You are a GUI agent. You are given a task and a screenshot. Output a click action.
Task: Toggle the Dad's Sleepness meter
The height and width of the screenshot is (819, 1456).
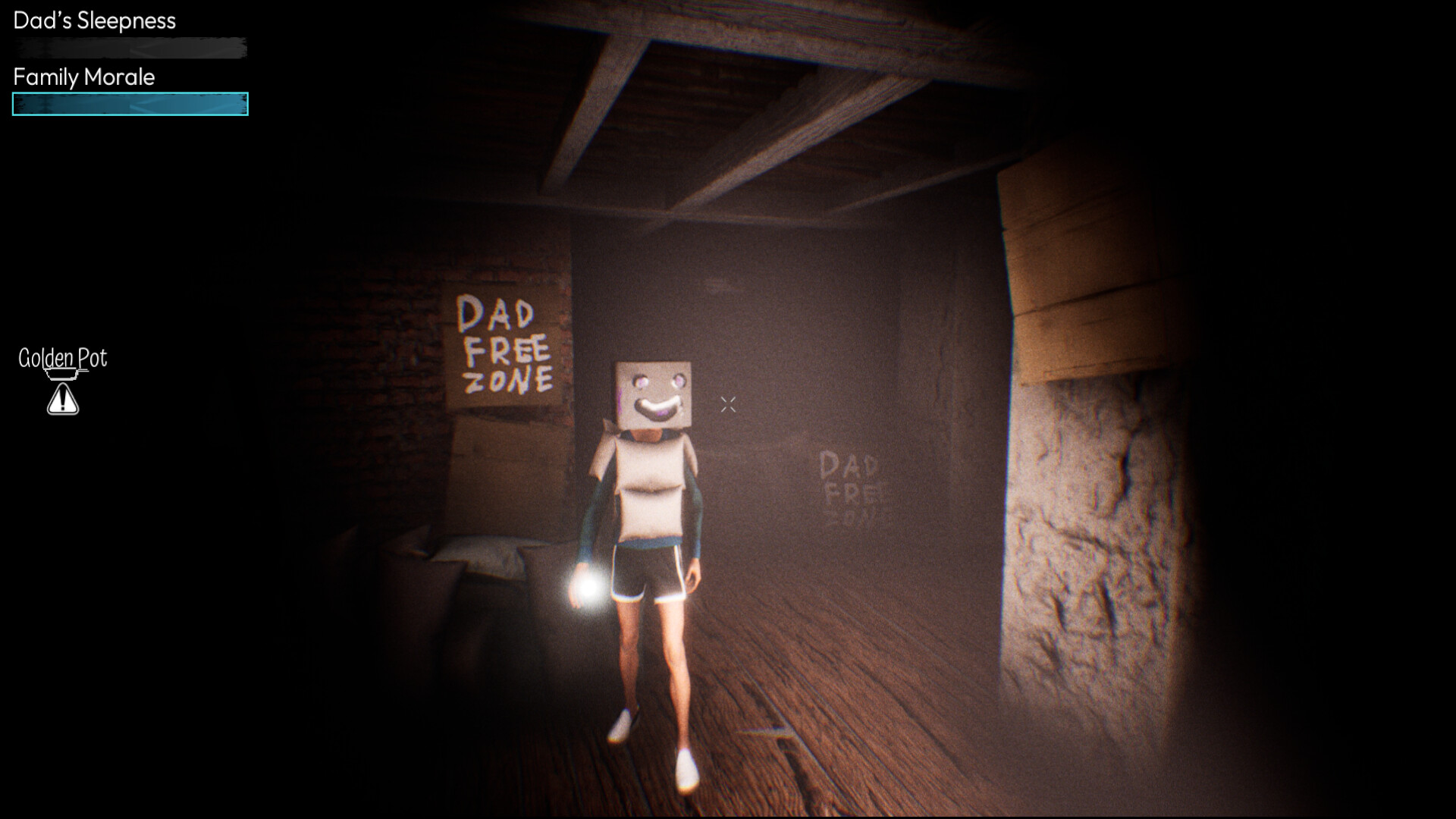tap(129, 49)
